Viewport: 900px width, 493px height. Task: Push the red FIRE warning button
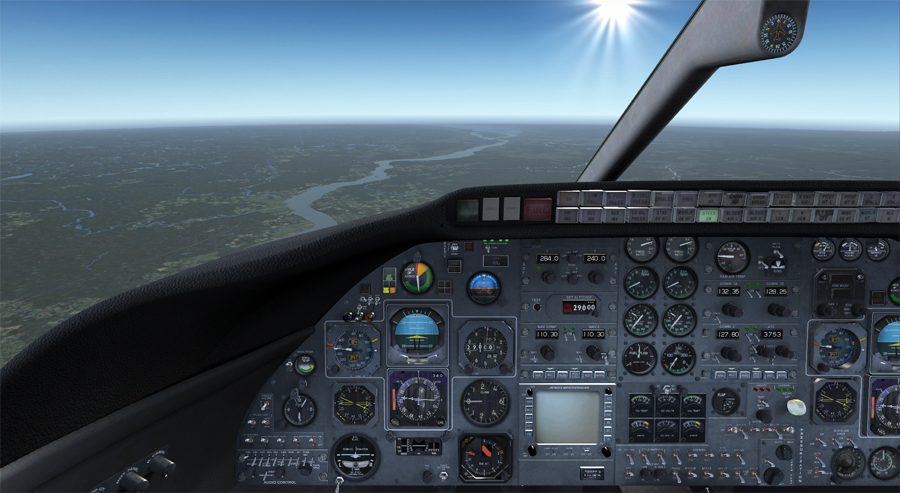coord(537,209)
